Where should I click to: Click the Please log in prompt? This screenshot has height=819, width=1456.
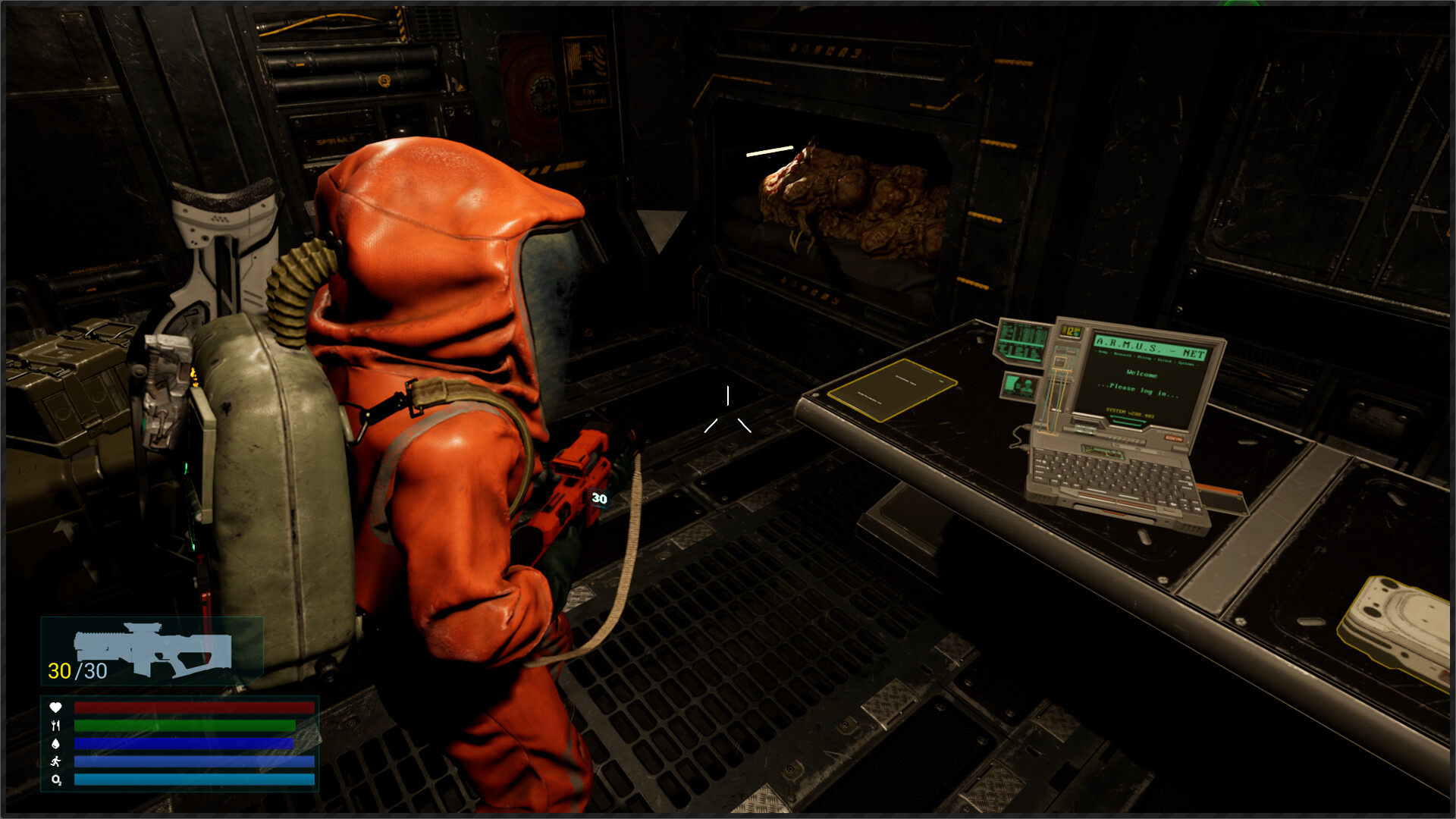pyautogui.click(x=1138, y=390)
